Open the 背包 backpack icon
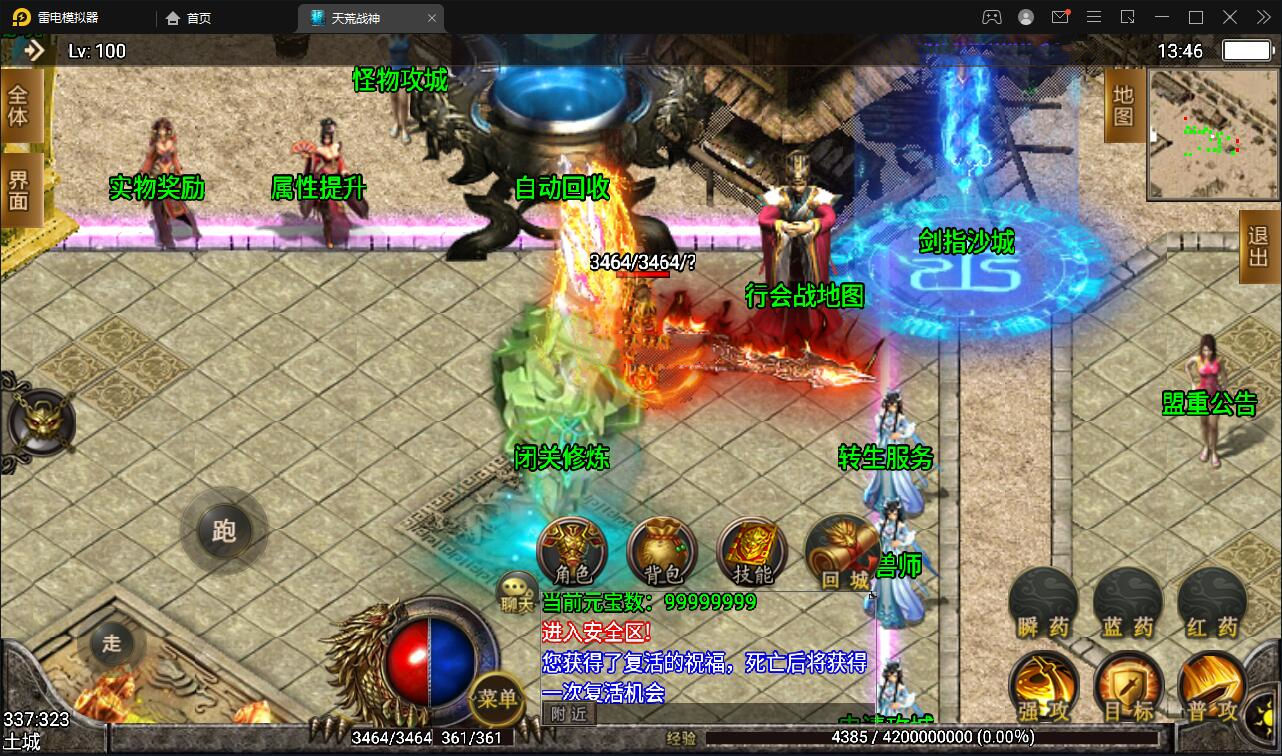The width and height of the screenshot is (1282, 756). point(661,549)
